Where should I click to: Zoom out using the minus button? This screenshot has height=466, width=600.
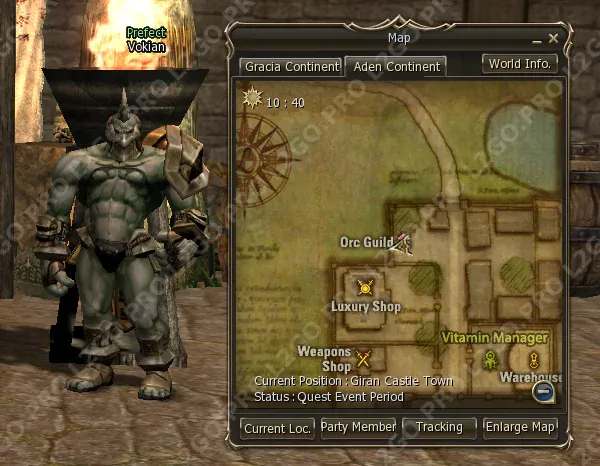544,392
